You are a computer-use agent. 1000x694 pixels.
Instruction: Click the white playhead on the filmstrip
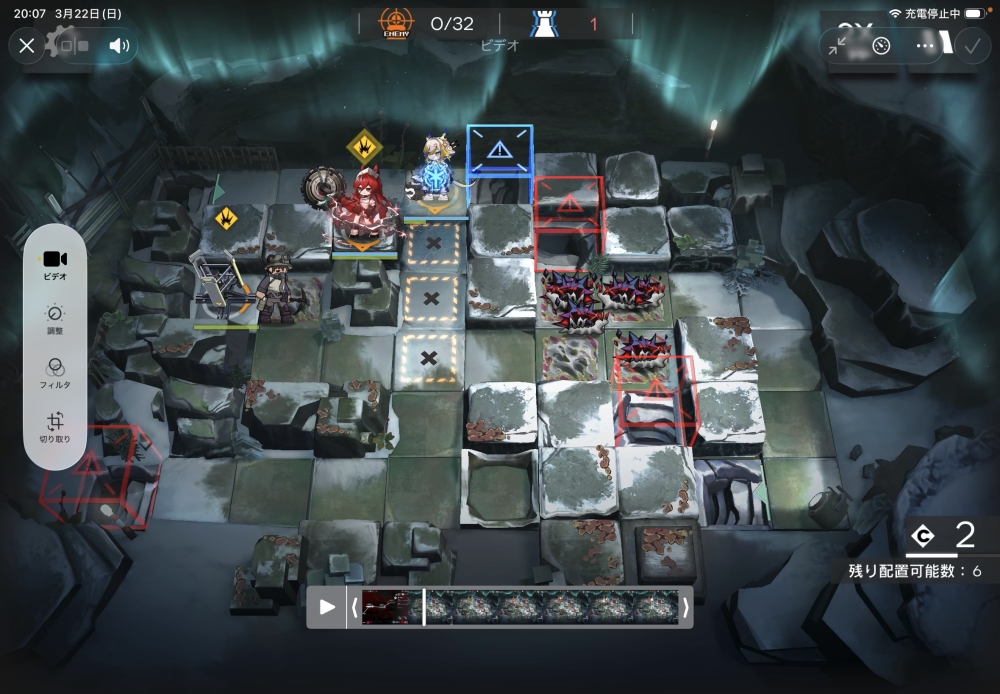424,607
